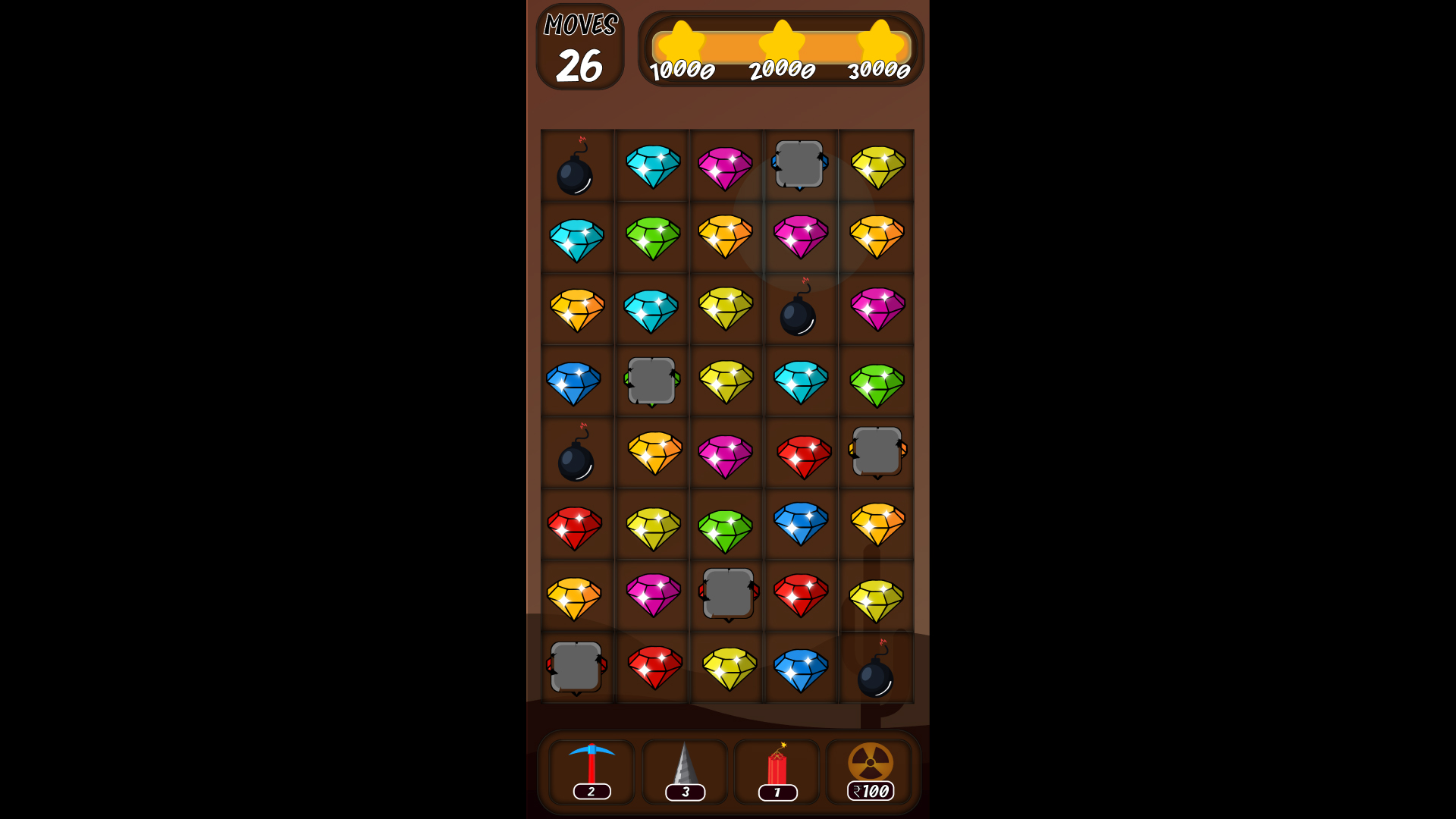Tap the stone block in the bottom-left corner
The image size is (1456, 819).
click(x=576, y=669)
